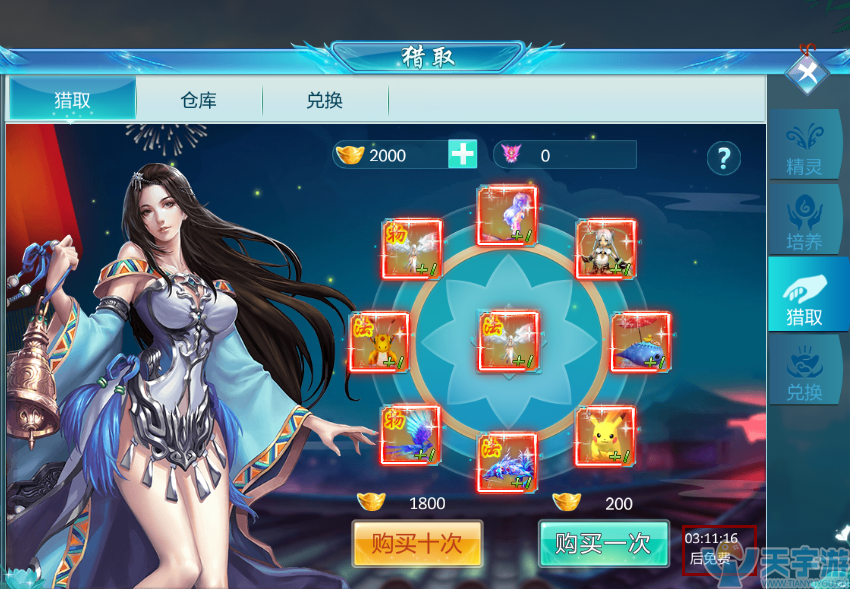Open the 仓库 warehouse tab

coord(198,100)
